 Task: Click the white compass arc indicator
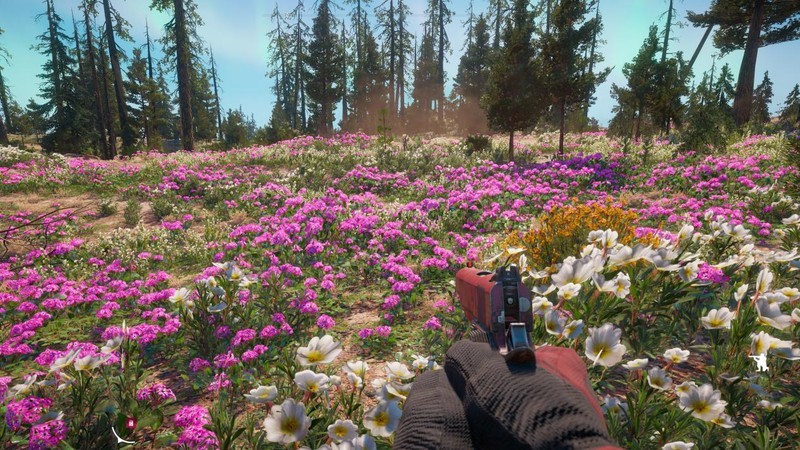pyautogui.click(x=121, y=436)
